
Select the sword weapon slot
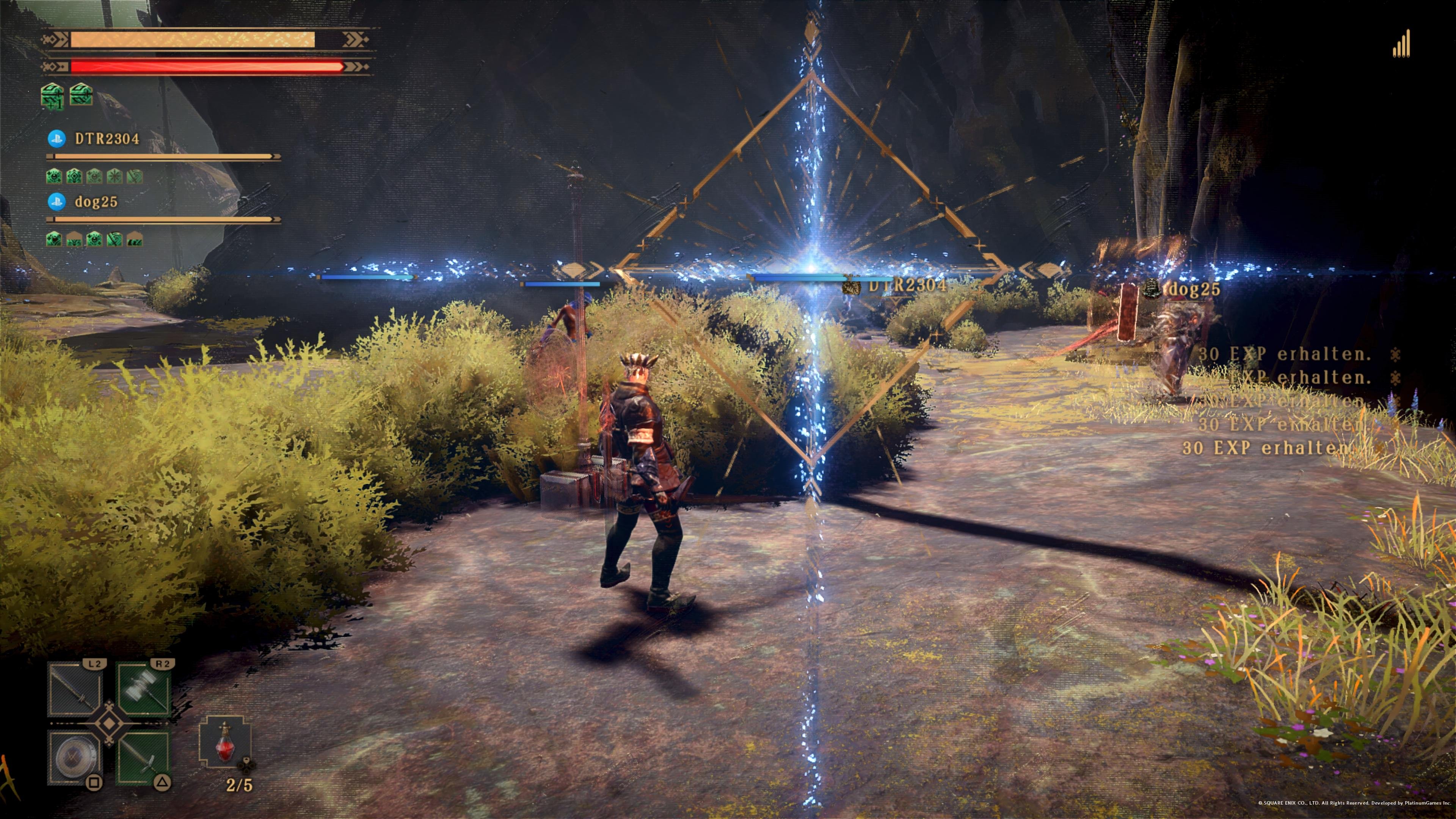(144, 758)
